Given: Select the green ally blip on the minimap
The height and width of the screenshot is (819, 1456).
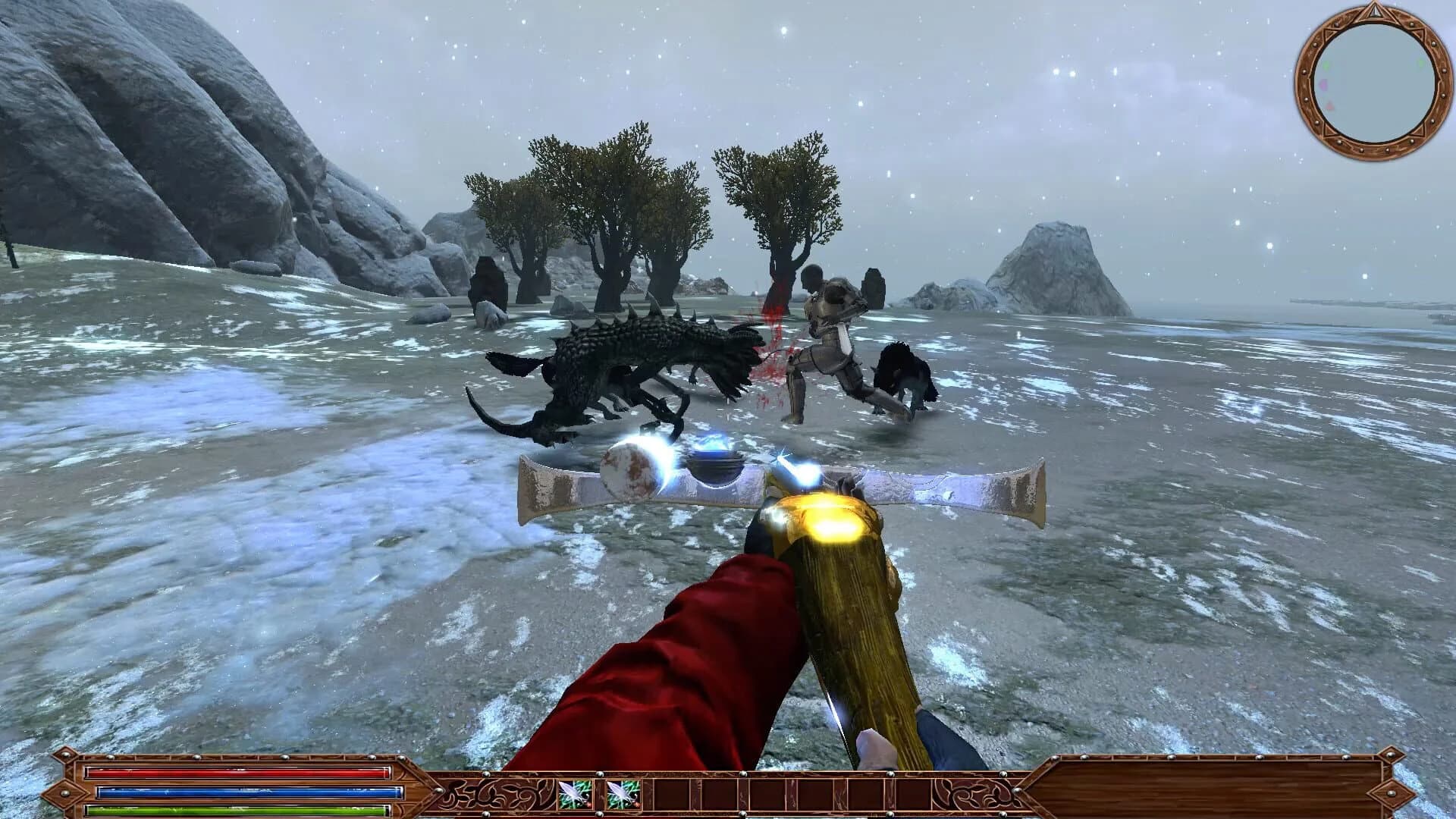Looking at the screenshot, I should (x=1326, y=64).
